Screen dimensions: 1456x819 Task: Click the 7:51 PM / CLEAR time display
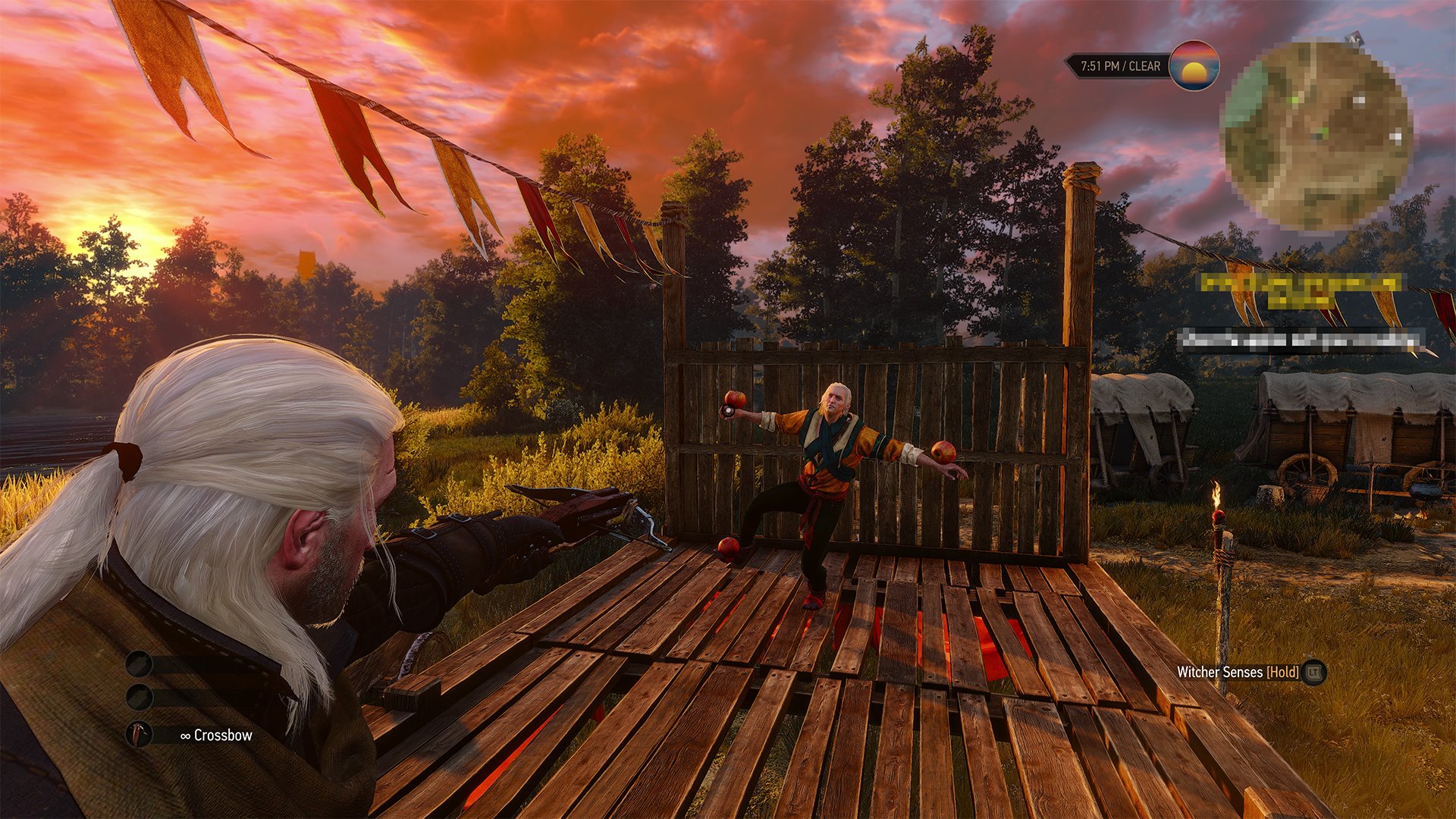pyautogui.click(x=1122, y=65)
